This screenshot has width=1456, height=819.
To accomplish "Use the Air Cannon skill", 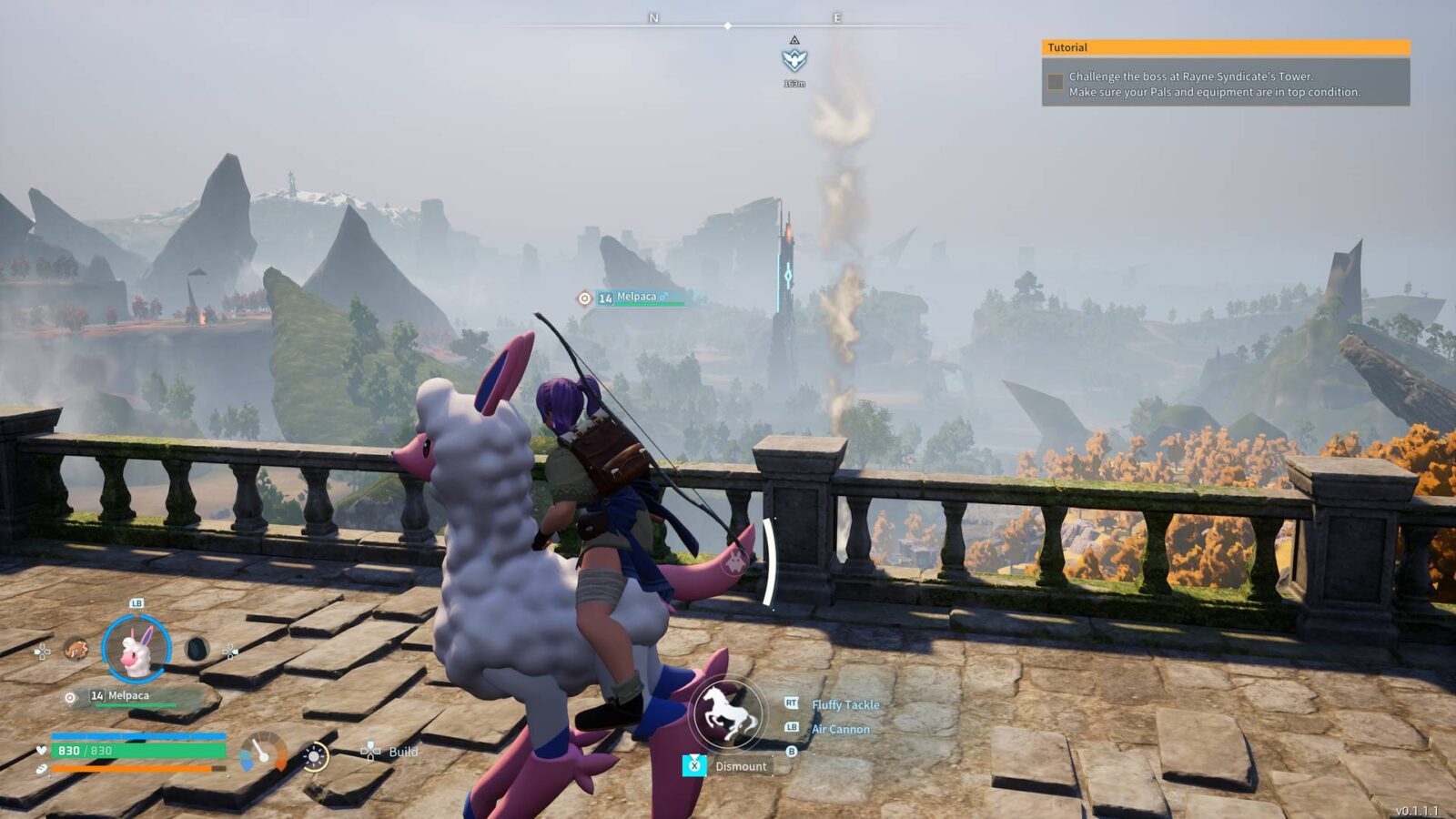I will point(840,729).
